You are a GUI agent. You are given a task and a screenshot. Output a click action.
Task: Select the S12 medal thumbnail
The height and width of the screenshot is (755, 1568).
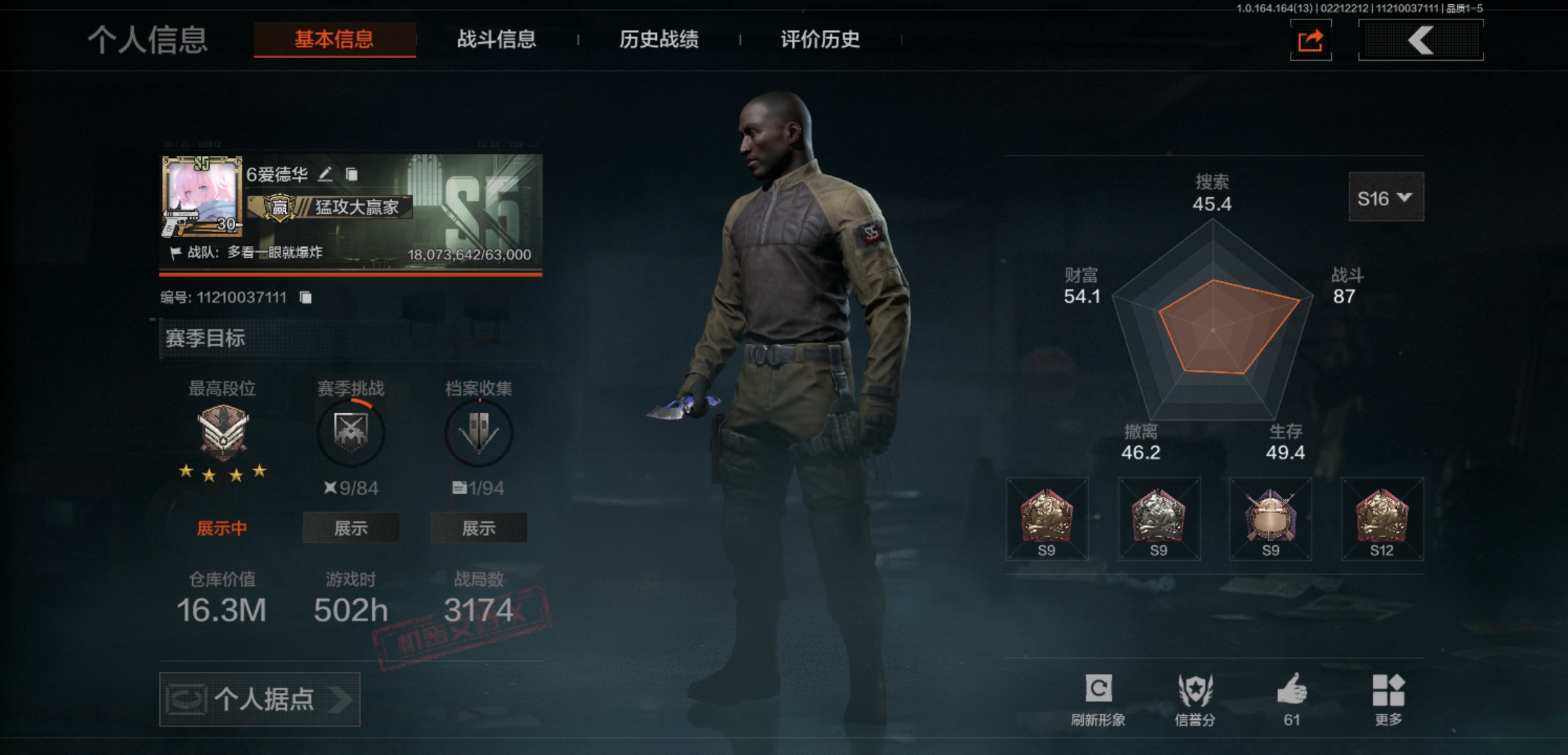(x=1381, y=519)
